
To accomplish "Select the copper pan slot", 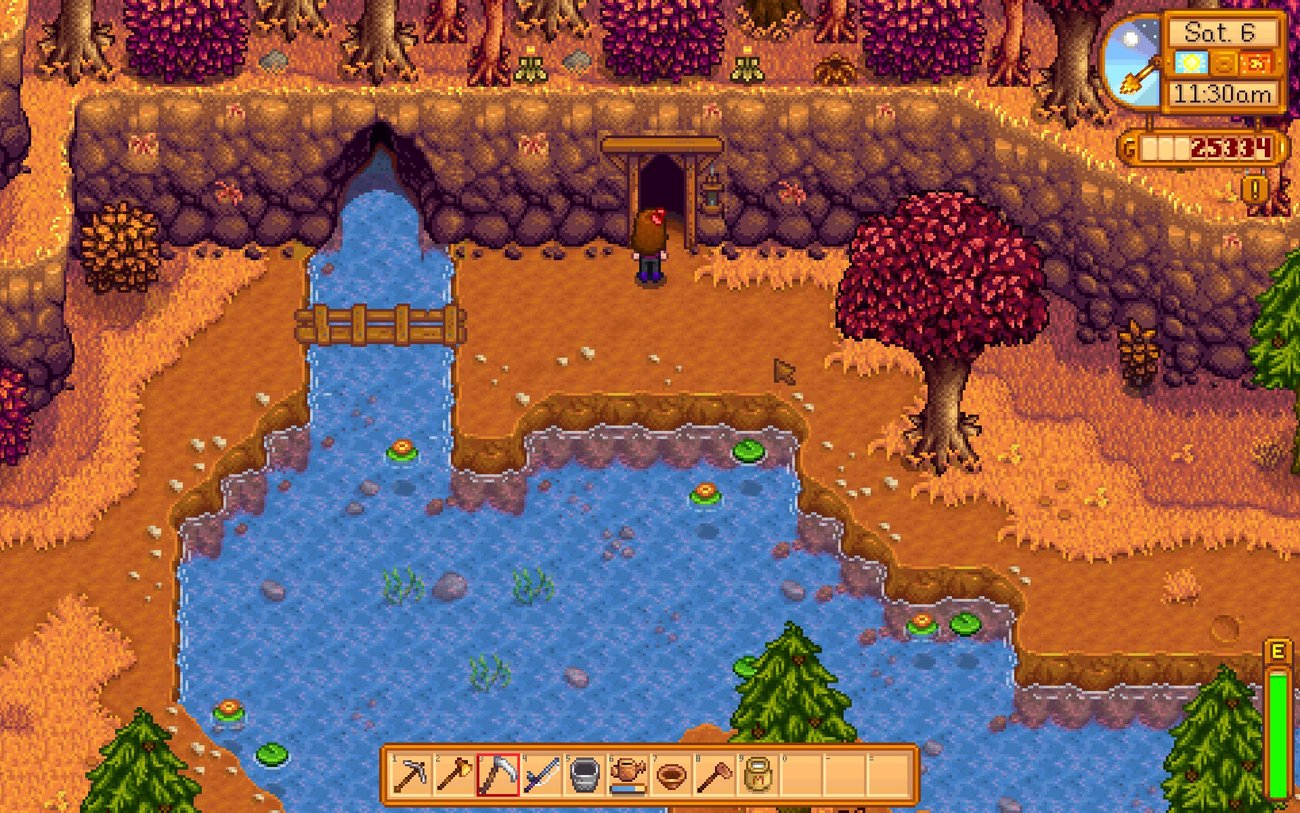I will [671, 775].
